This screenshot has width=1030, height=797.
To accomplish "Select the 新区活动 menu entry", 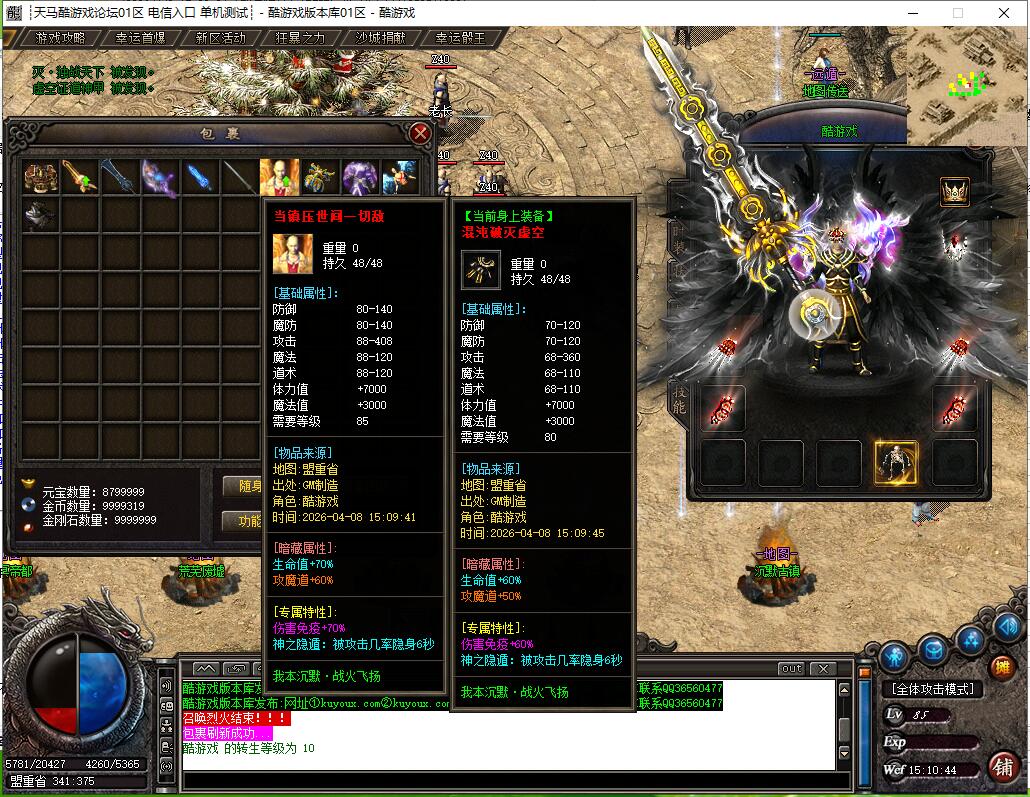I will coord(220,38).
